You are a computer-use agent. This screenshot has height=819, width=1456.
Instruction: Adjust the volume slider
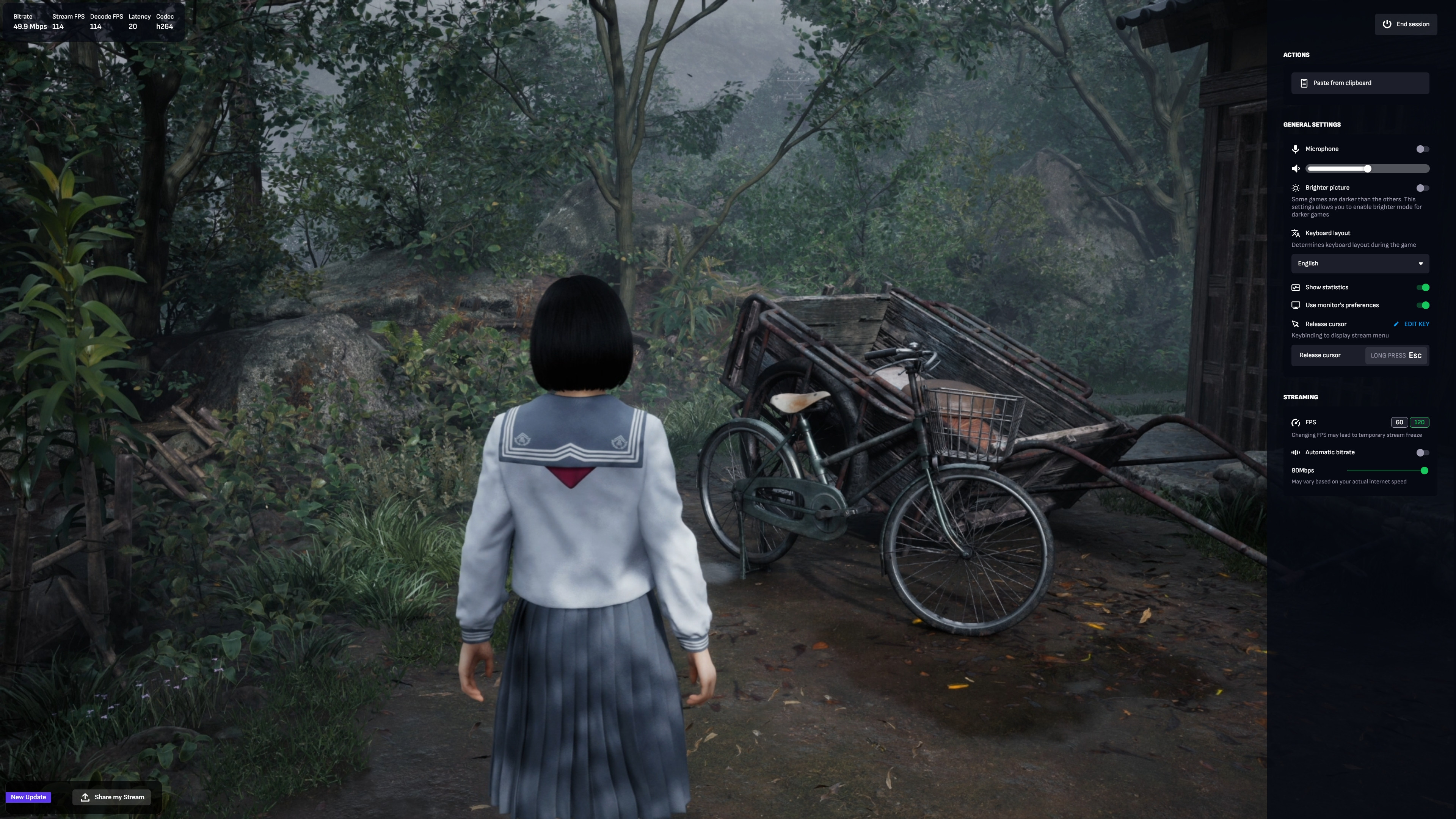[x=1367, y=169]
